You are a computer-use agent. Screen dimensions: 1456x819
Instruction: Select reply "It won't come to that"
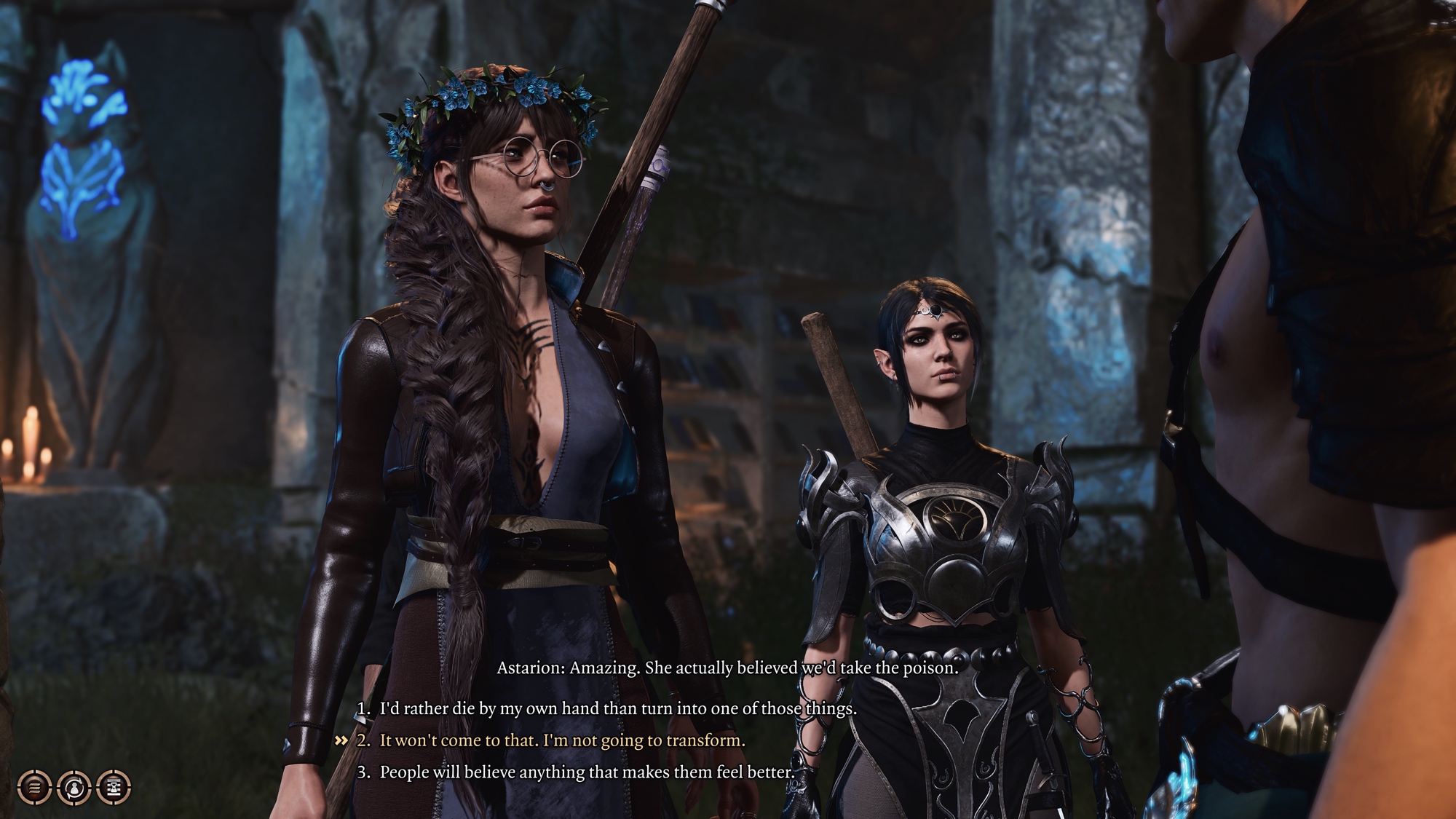point(562,740)
